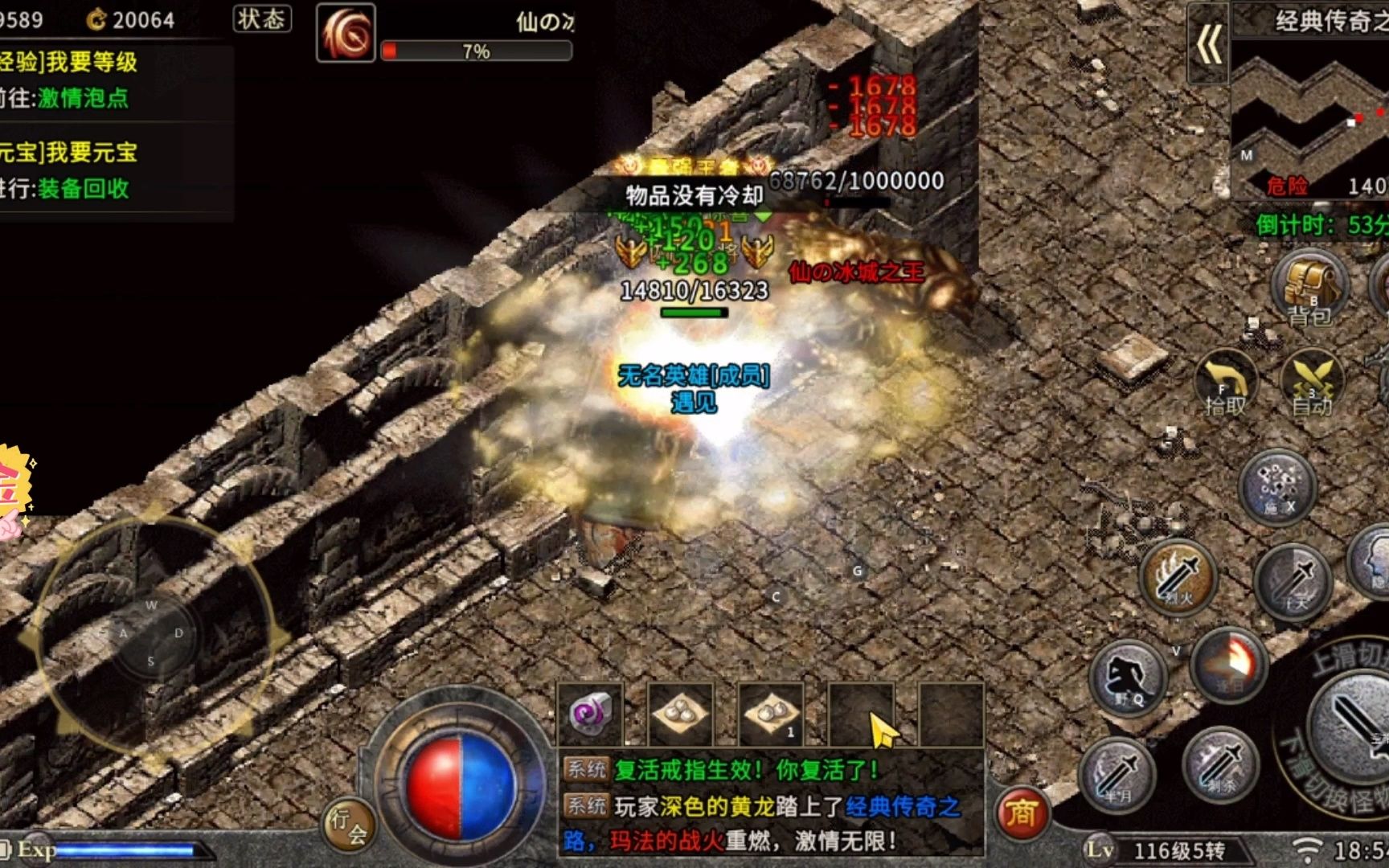
Task: Activate the 逐日 fire slash skill
Action: click(x=1229, y=664)
